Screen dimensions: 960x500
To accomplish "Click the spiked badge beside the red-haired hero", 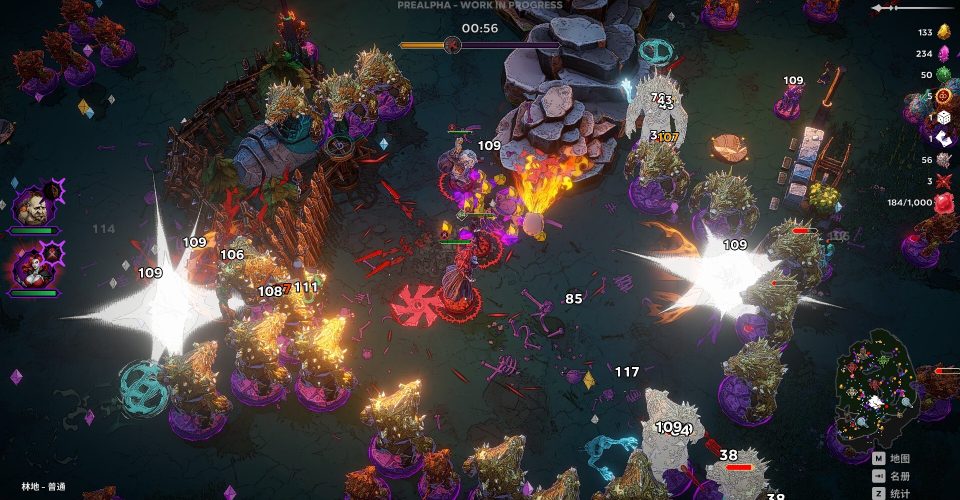I will coord(54,251).
